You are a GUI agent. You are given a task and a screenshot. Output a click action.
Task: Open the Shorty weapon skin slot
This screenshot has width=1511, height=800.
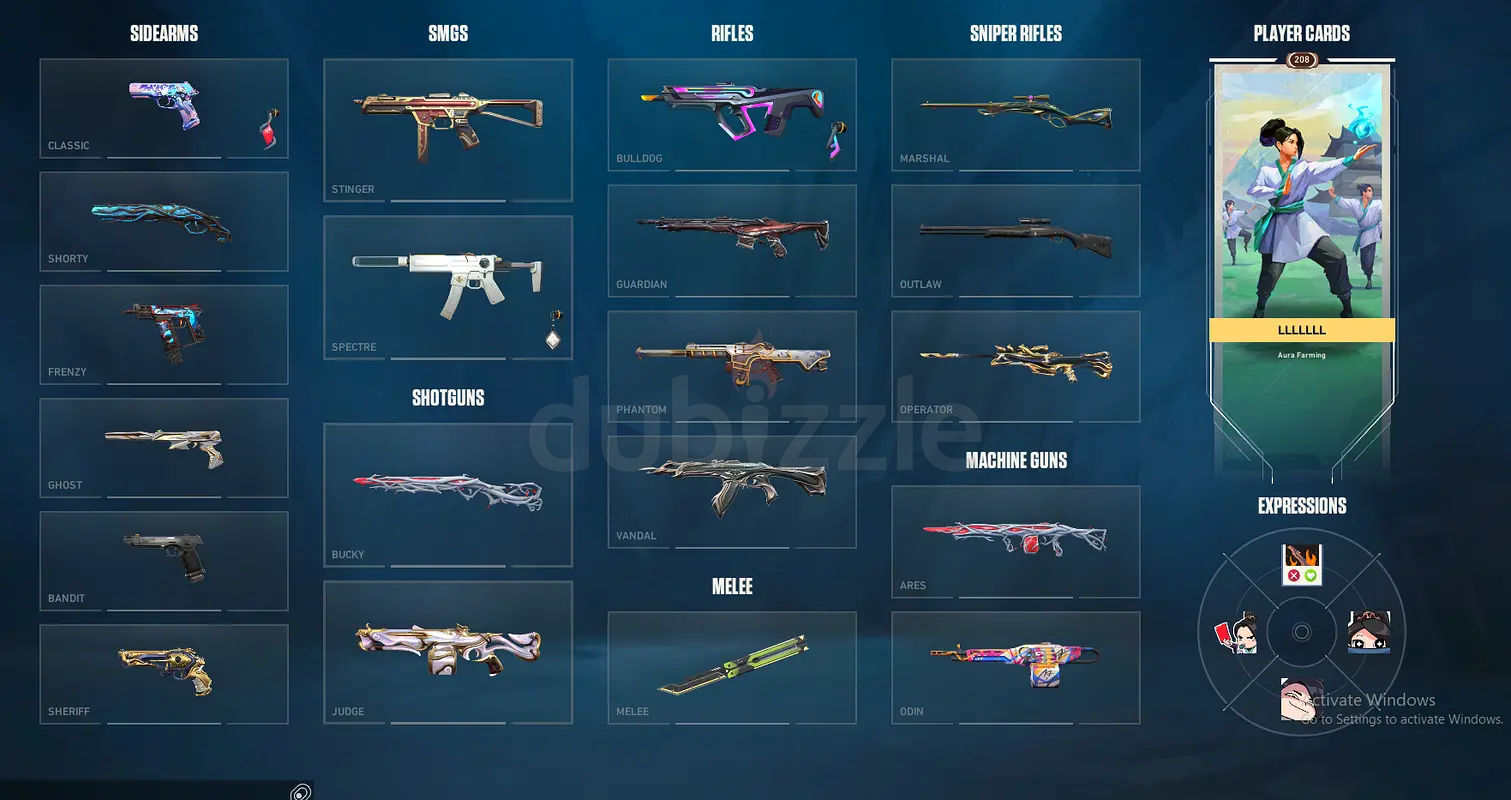click(164, 221)
